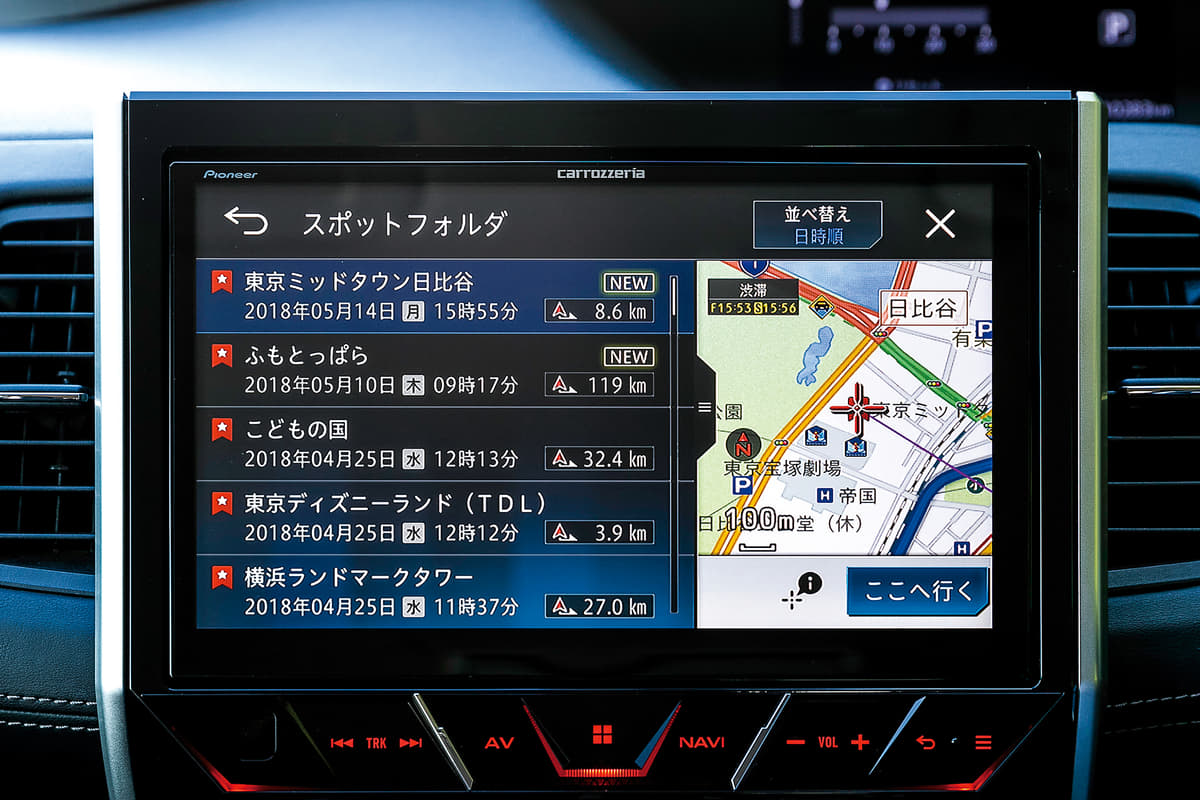This screenshot has width=1200, height=800.
Task: Open the hardware menu lines button
Action: [984, 742]
